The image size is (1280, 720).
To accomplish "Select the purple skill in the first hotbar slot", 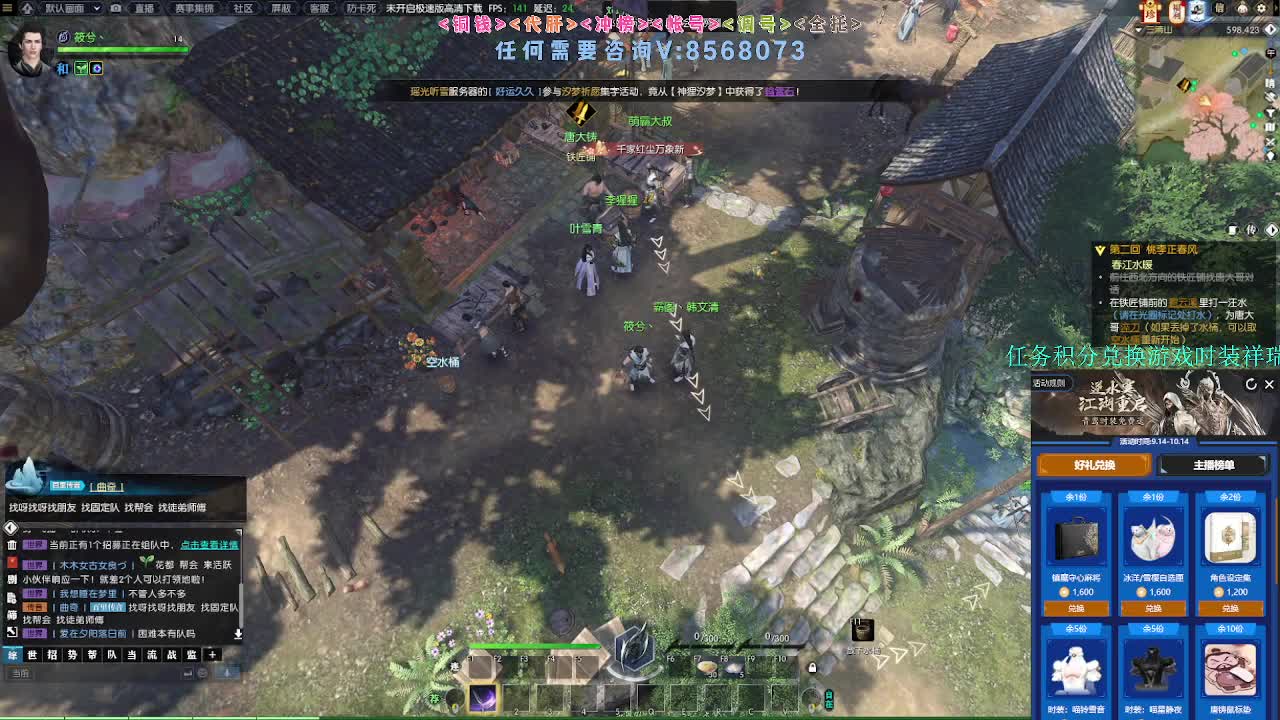I will tap(482, 697).
